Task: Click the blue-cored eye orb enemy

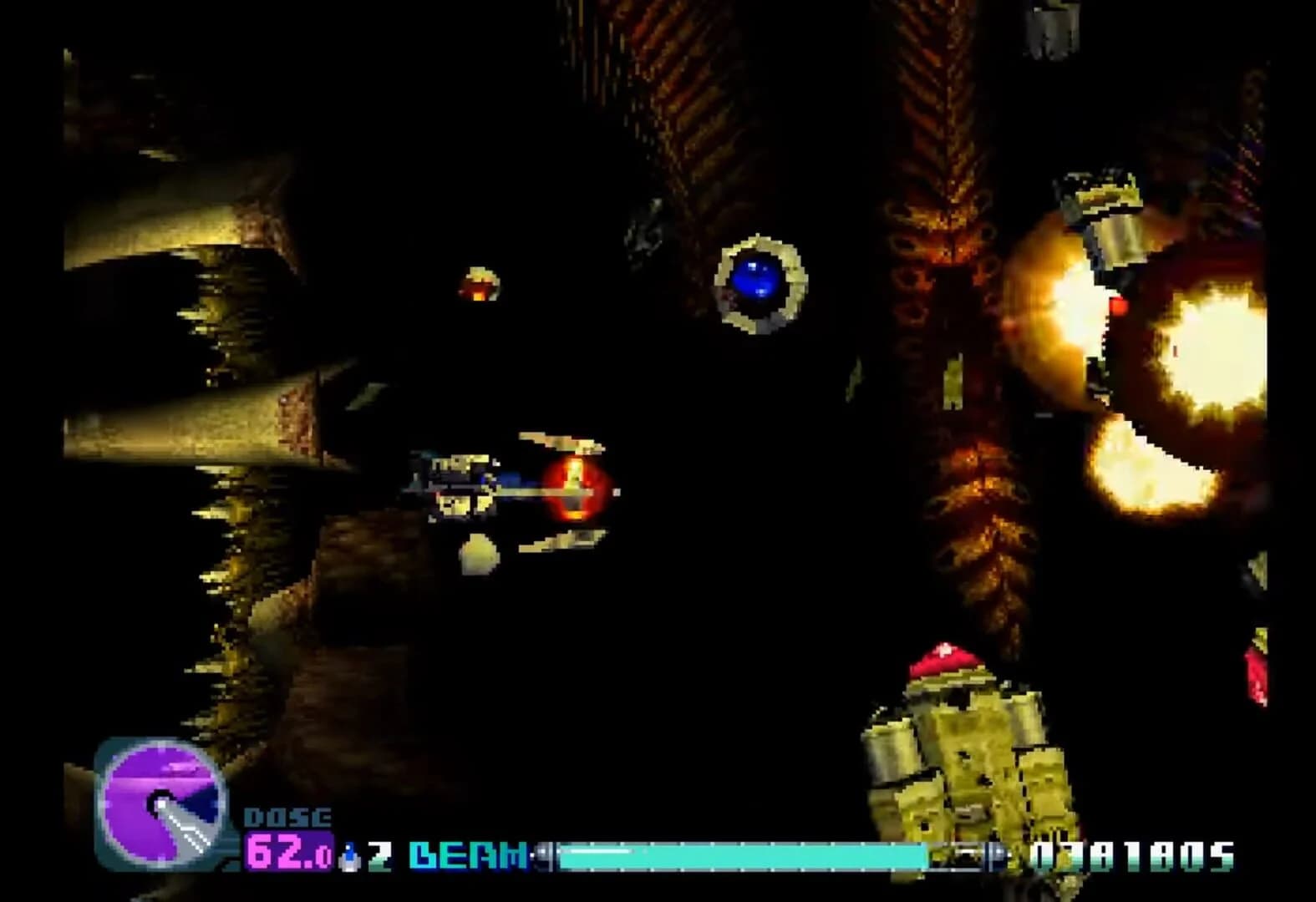Action: pyautogui.click(x=756, y=280)
